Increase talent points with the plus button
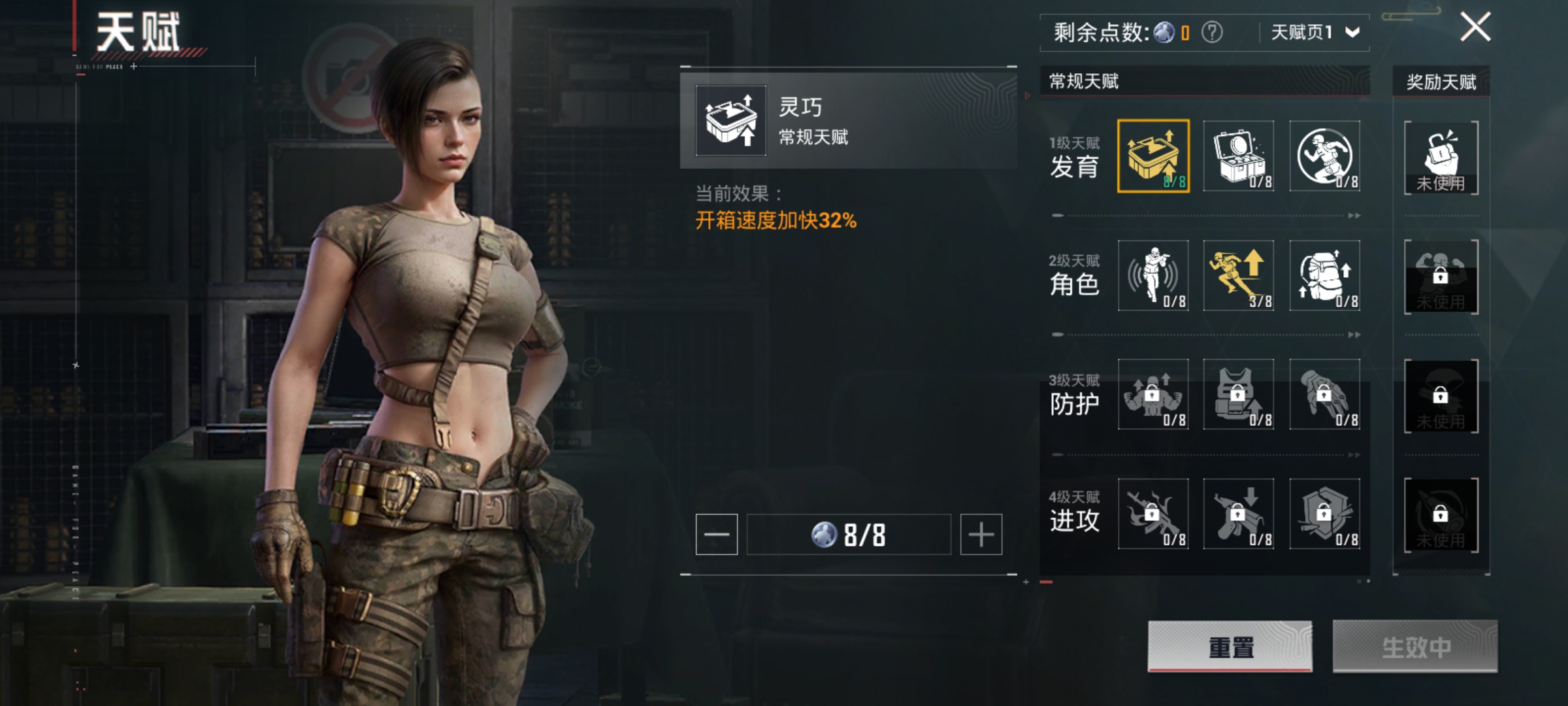This screenshot has width=1568, height=706. pos(981,534)
